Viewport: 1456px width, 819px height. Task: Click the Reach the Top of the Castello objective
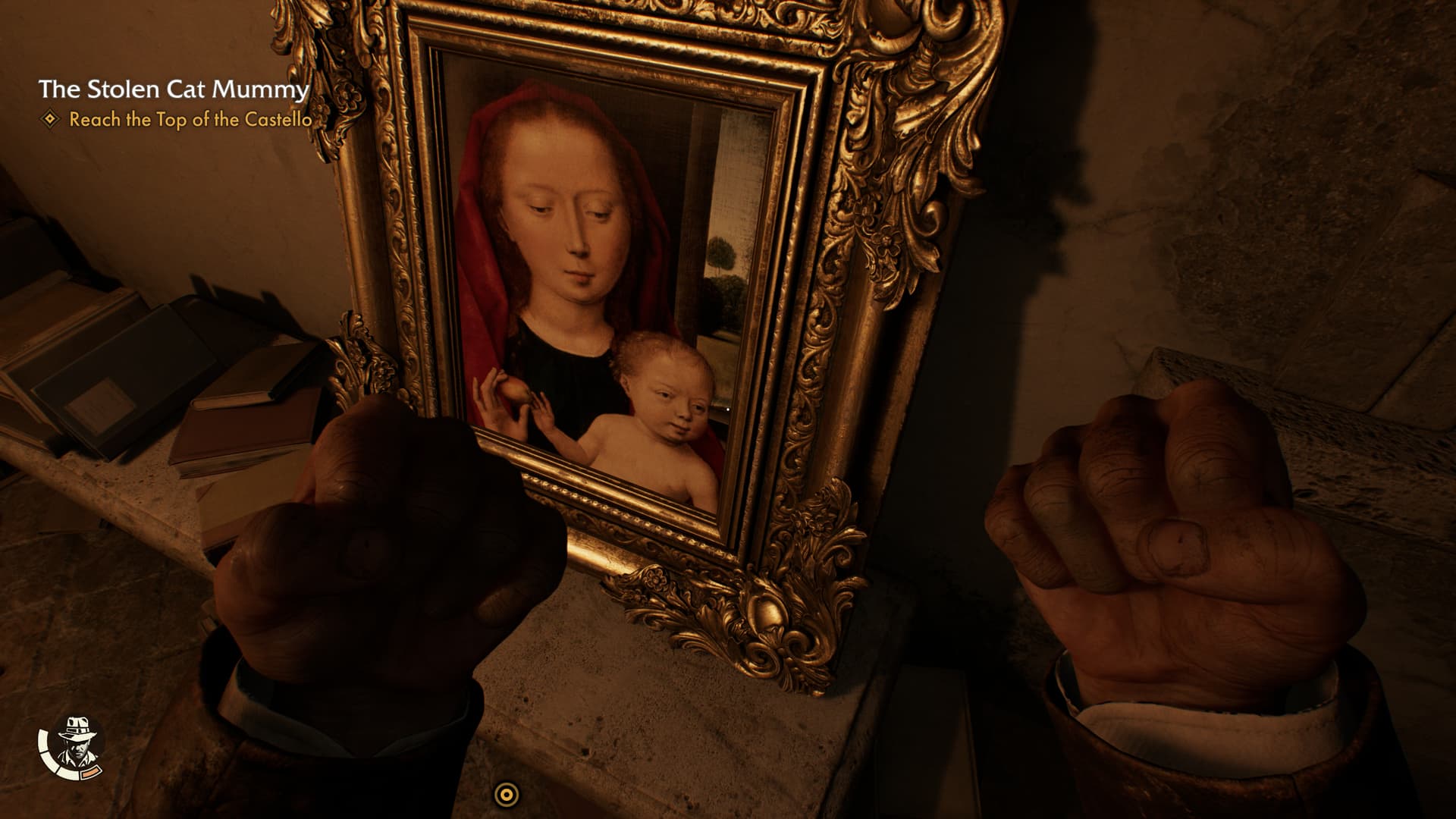click(x=190, y=120)
